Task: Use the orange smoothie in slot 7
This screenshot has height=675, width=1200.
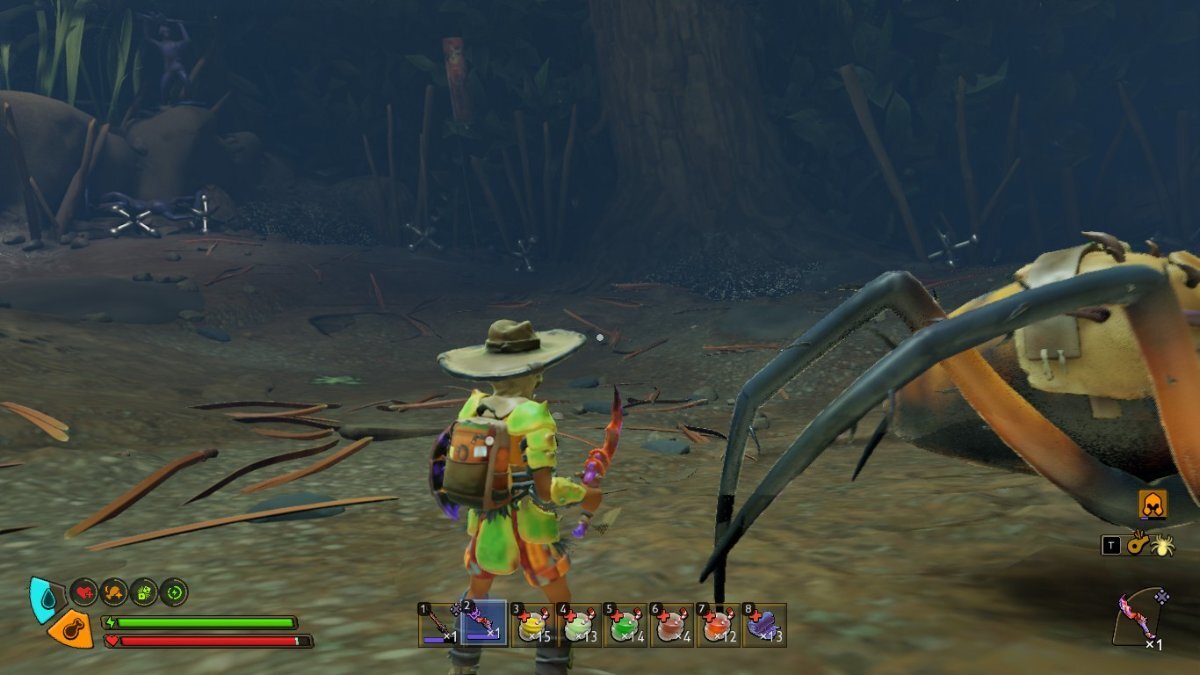Action: point(719,625)
